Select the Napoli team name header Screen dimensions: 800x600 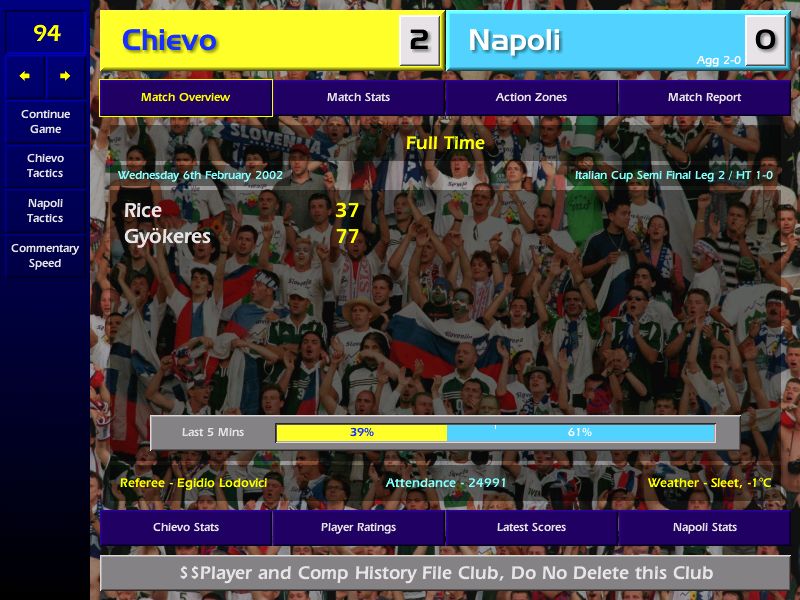[514, 41]
